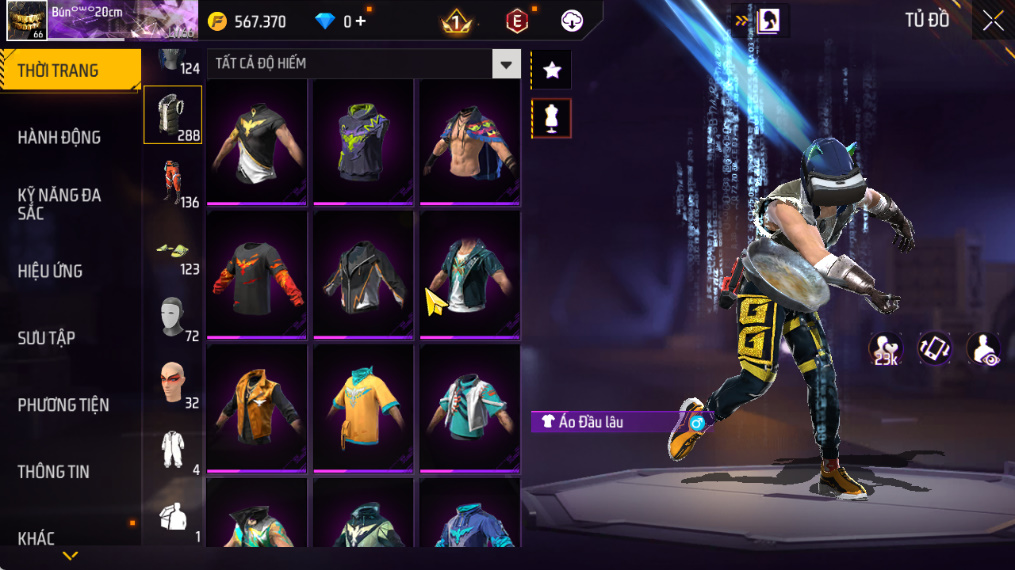Go to Phương Tiện tab

point(63,405)
